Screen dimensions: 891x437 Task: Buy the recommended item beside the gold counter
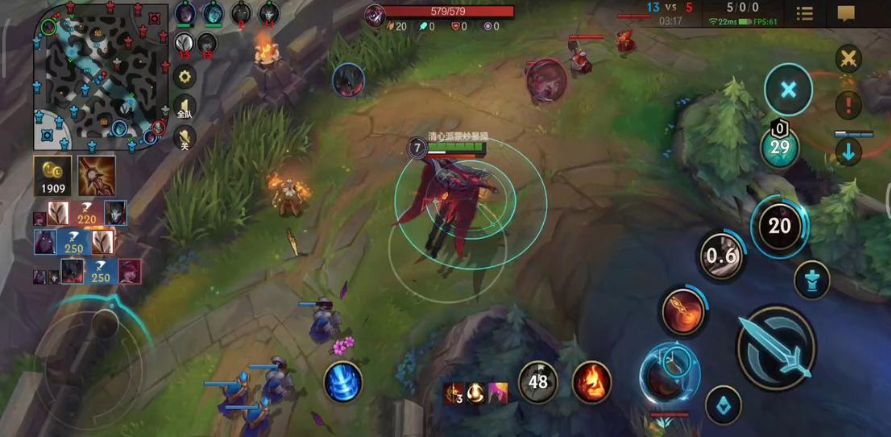(96, 176)
